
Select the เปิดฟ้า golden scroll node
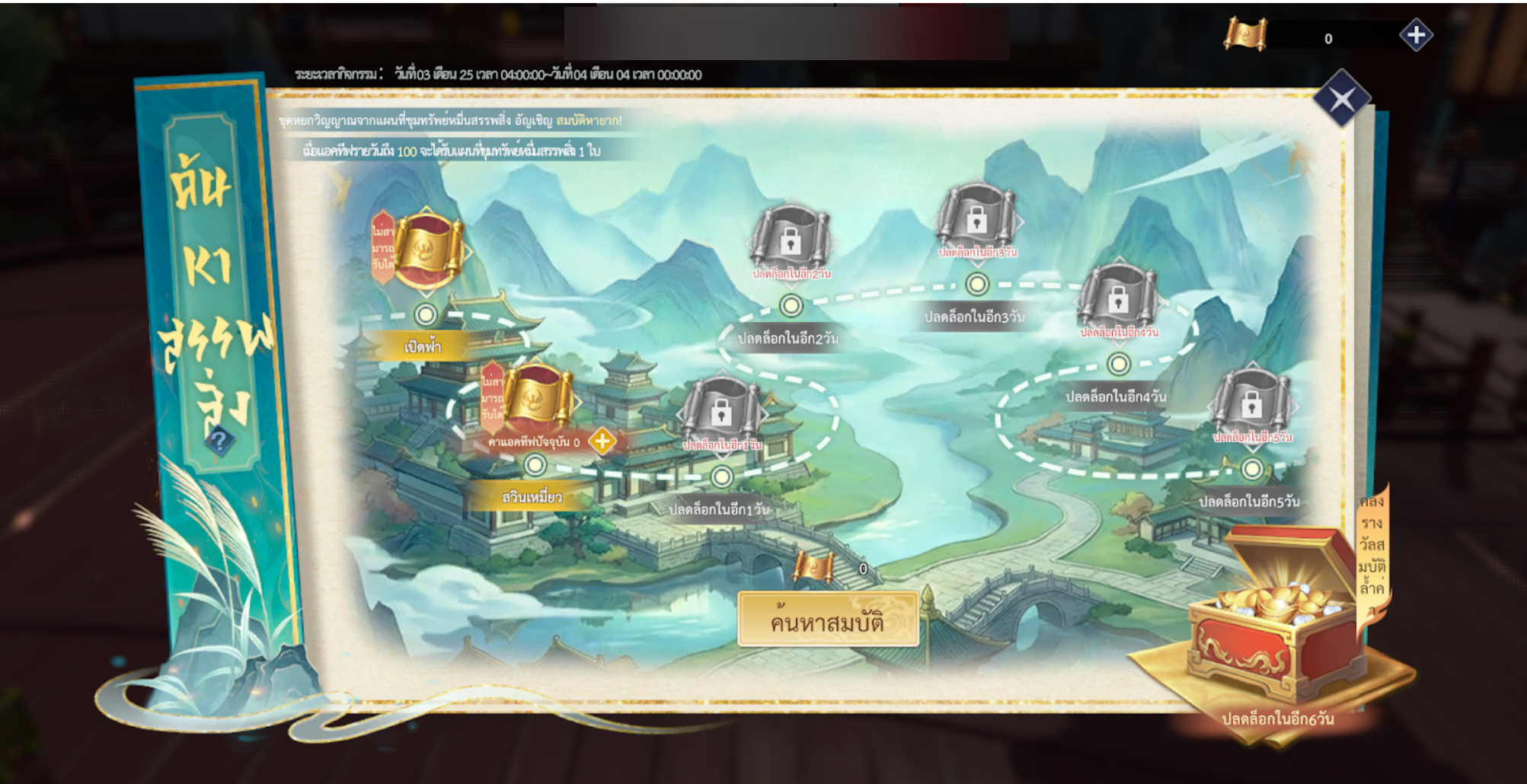[428, 247]
